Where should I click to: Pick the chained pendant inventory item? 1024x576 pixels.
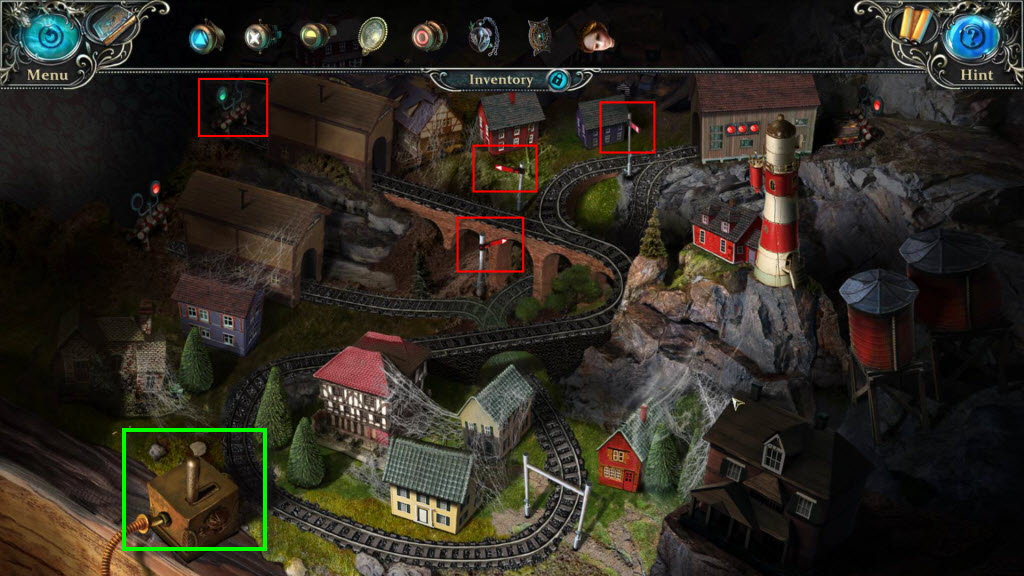pyautogui.click(x=484, y=37)
